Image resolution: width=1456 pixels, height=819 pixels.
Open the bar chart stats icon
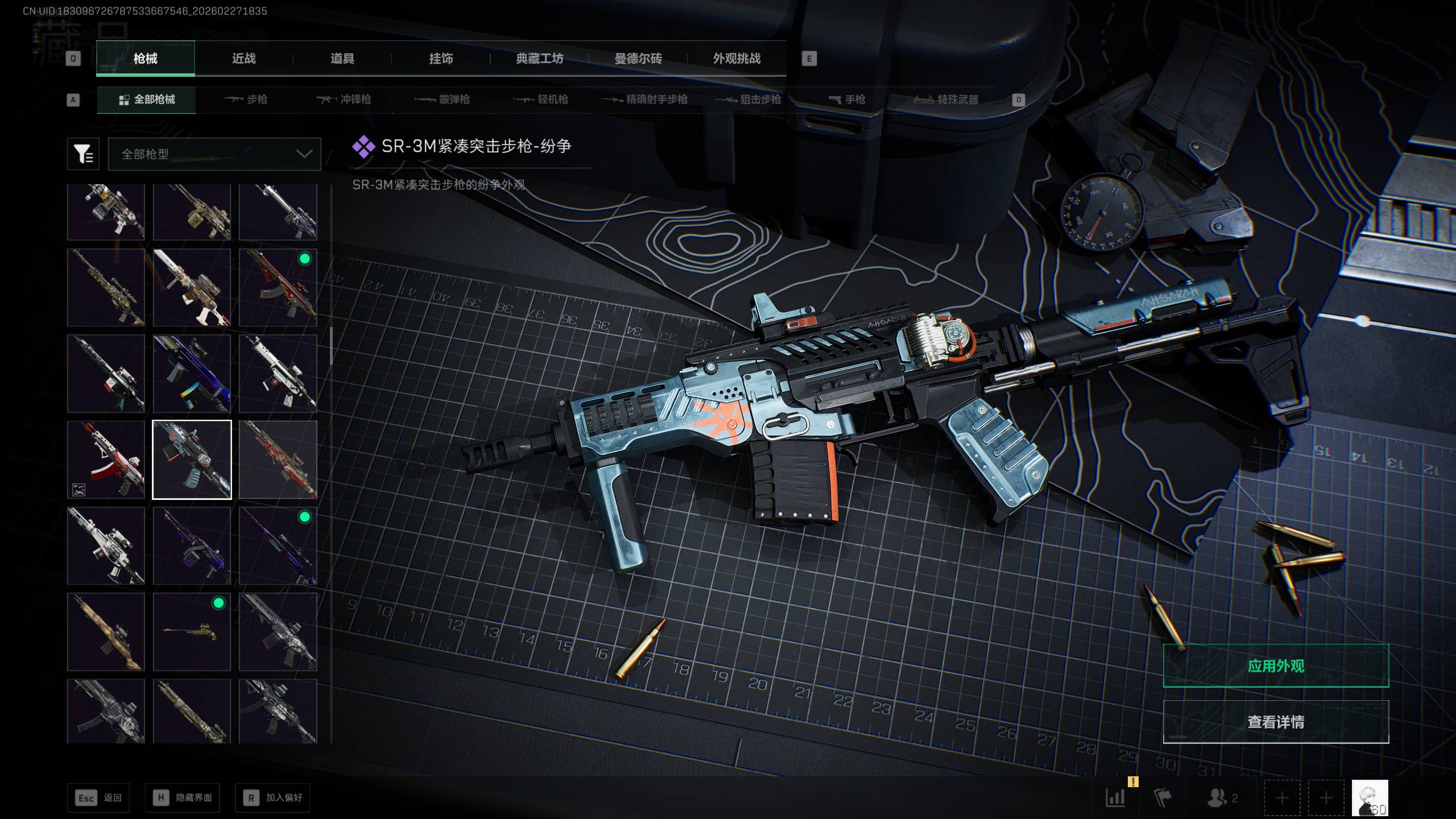(x=1115, y=798)
